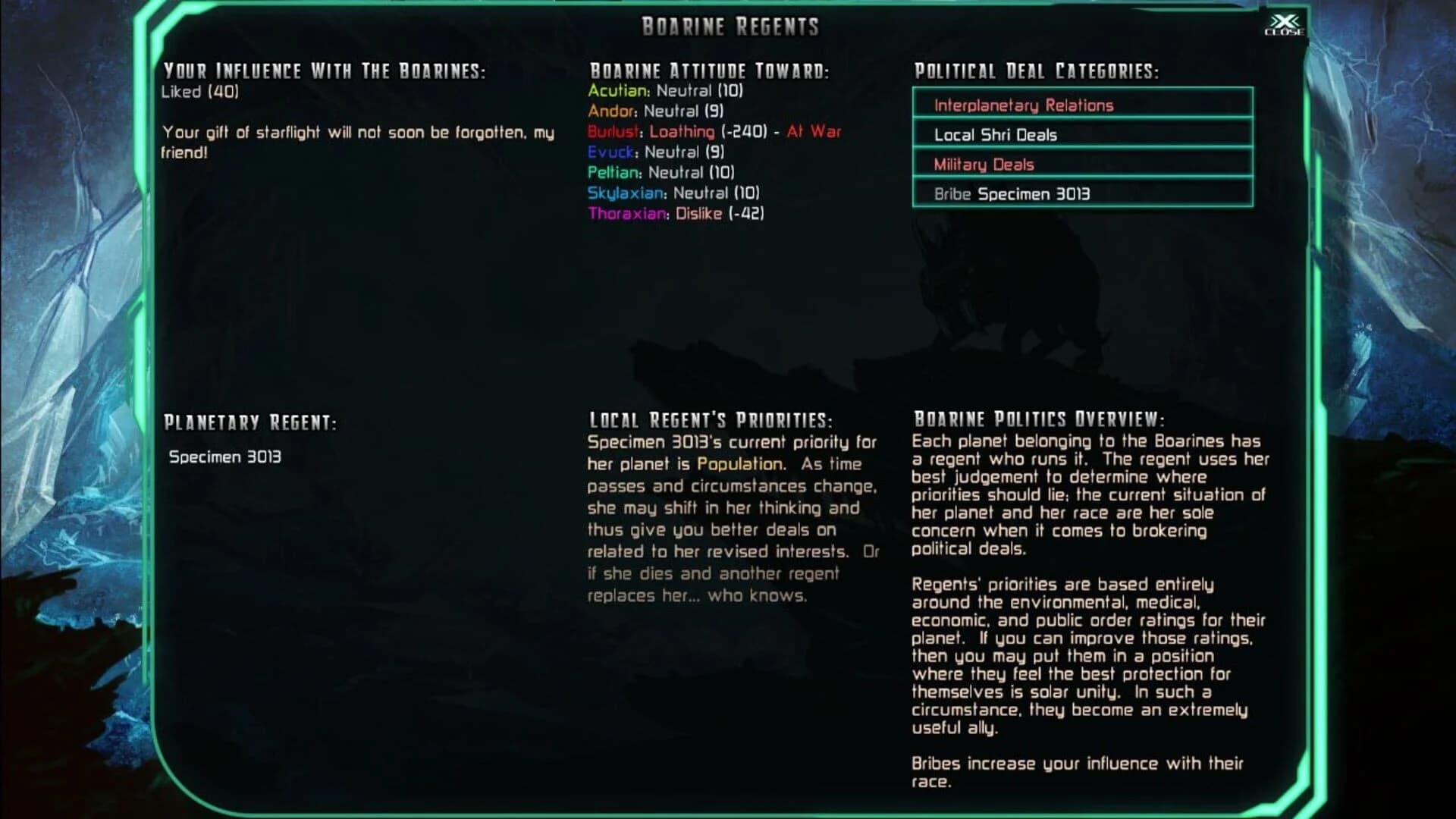Click the Andor attitude listing
The width and height of the screenshot is (1456, 819).
tap(657, 111)
